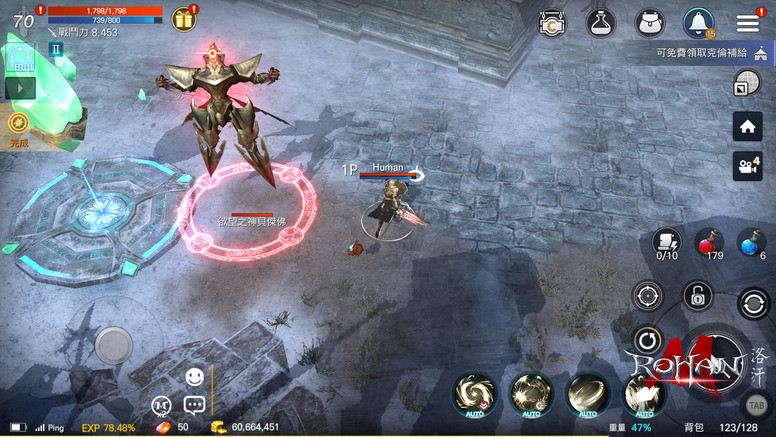Image resolution: width=776 pixels, height=437 pixels.
Task: Open the chat speech bubble
Action: coord(194,405)
